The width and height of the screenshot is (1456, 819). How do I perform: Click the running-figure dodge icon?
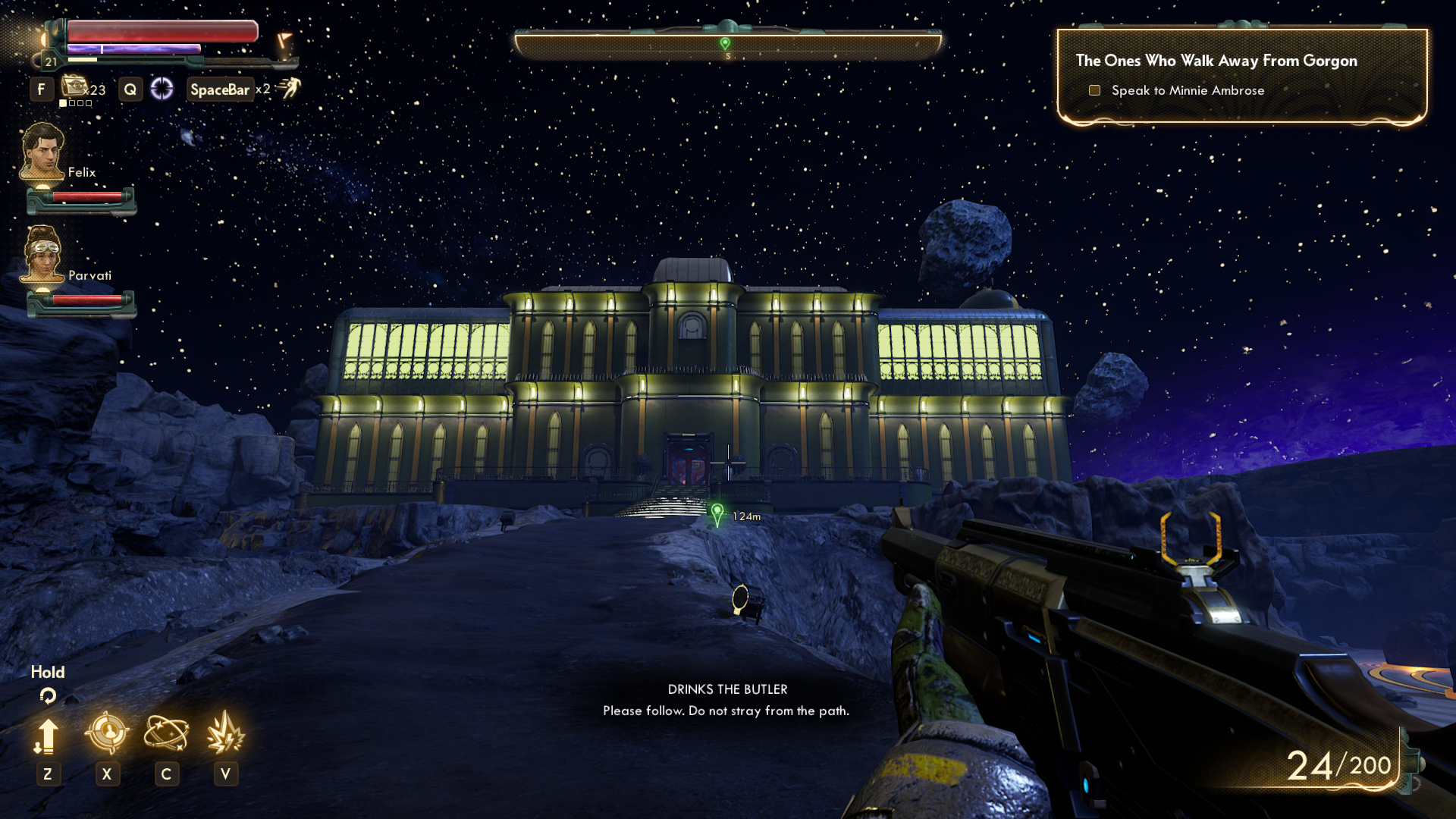[290, 88]
